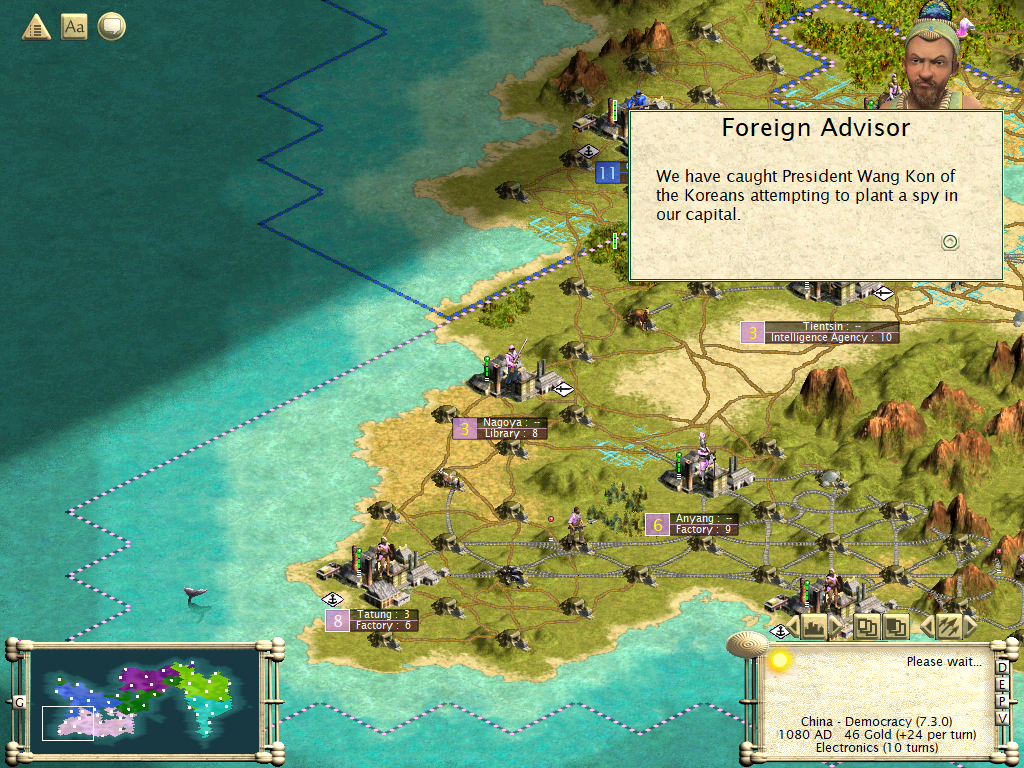The image size is (1024, 768).
Task: Click the P button on the info panel
Action: point(1003,702)
